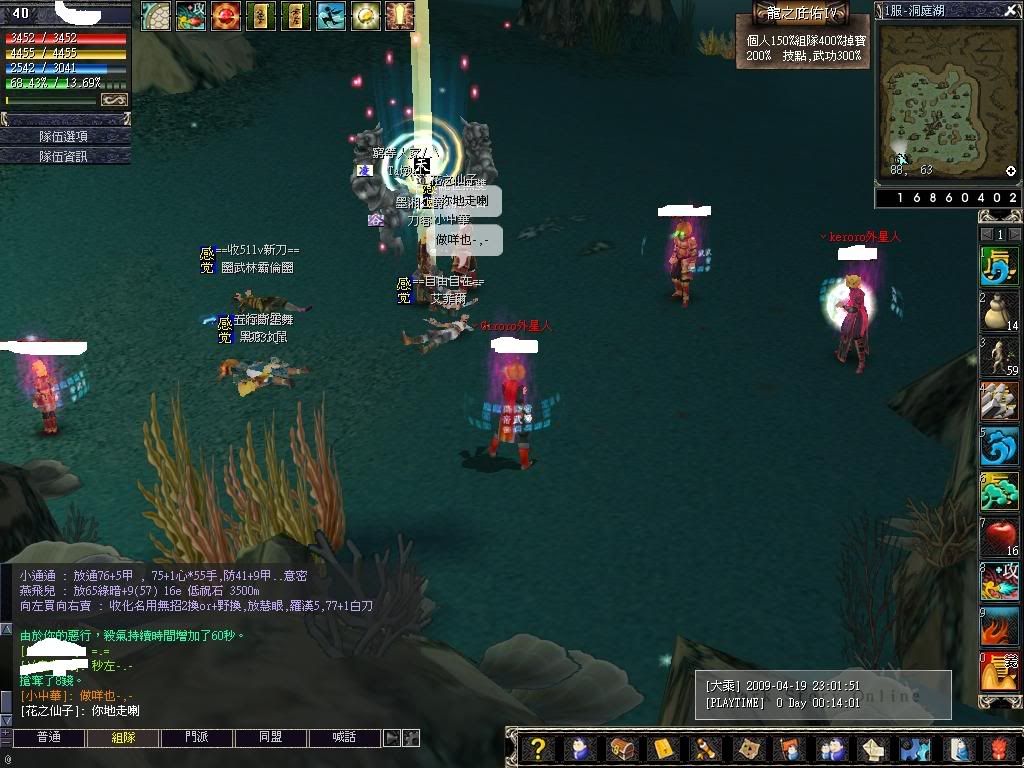Choose the 喊話 shout chat tab
The height and width of the screenshot is (768, 1024).
click(344, 738)
